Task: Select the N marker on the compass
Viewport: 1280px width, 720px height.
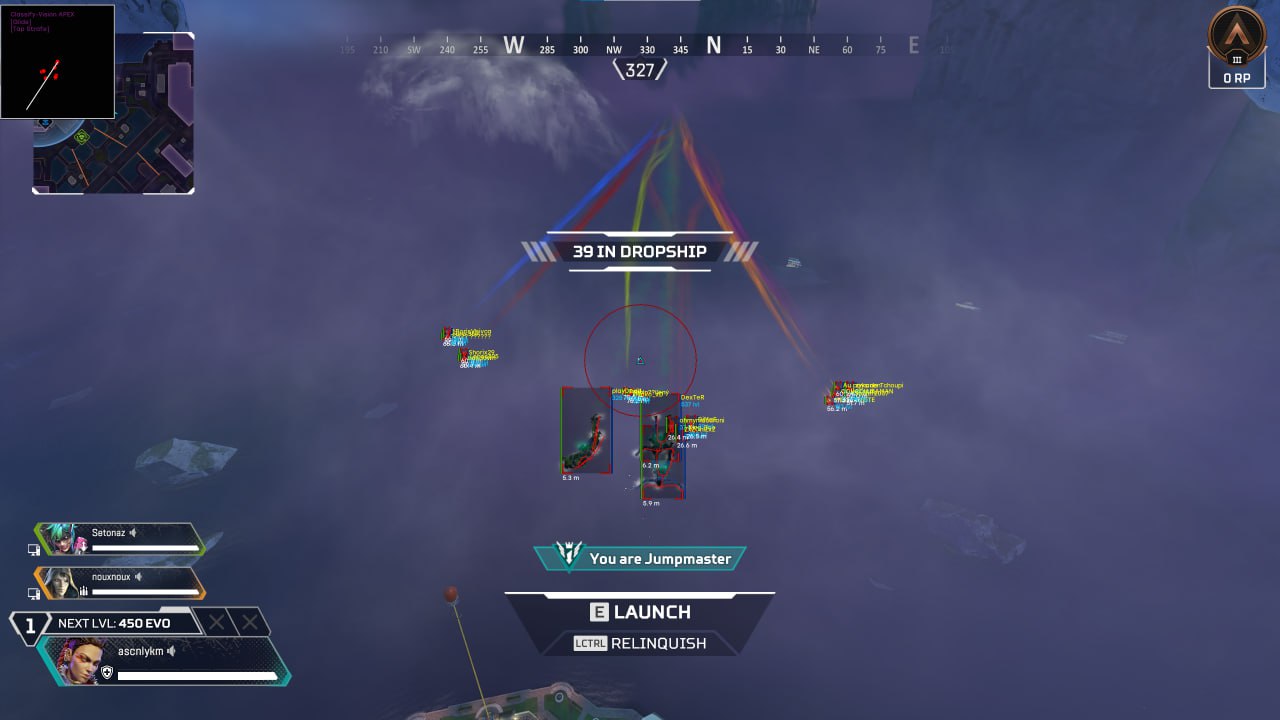Action: tap(714, 45)
